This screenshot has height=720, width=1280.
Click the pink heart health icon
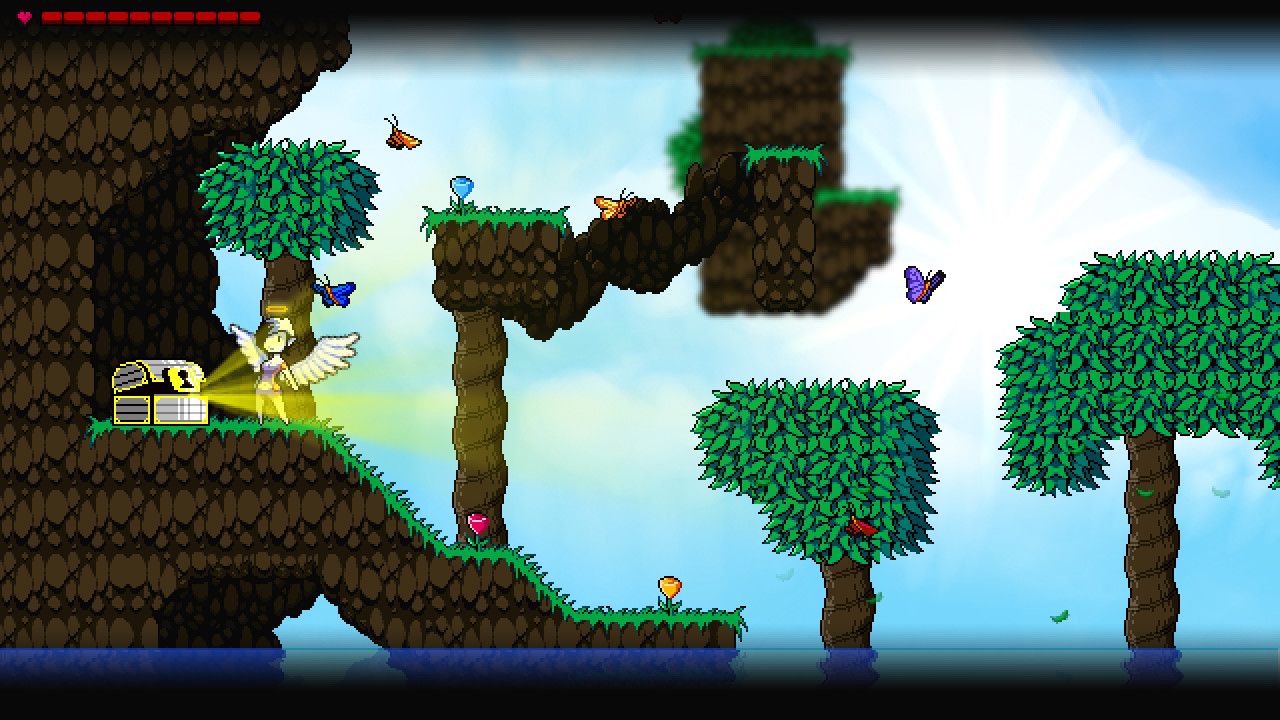click(25, 17)
